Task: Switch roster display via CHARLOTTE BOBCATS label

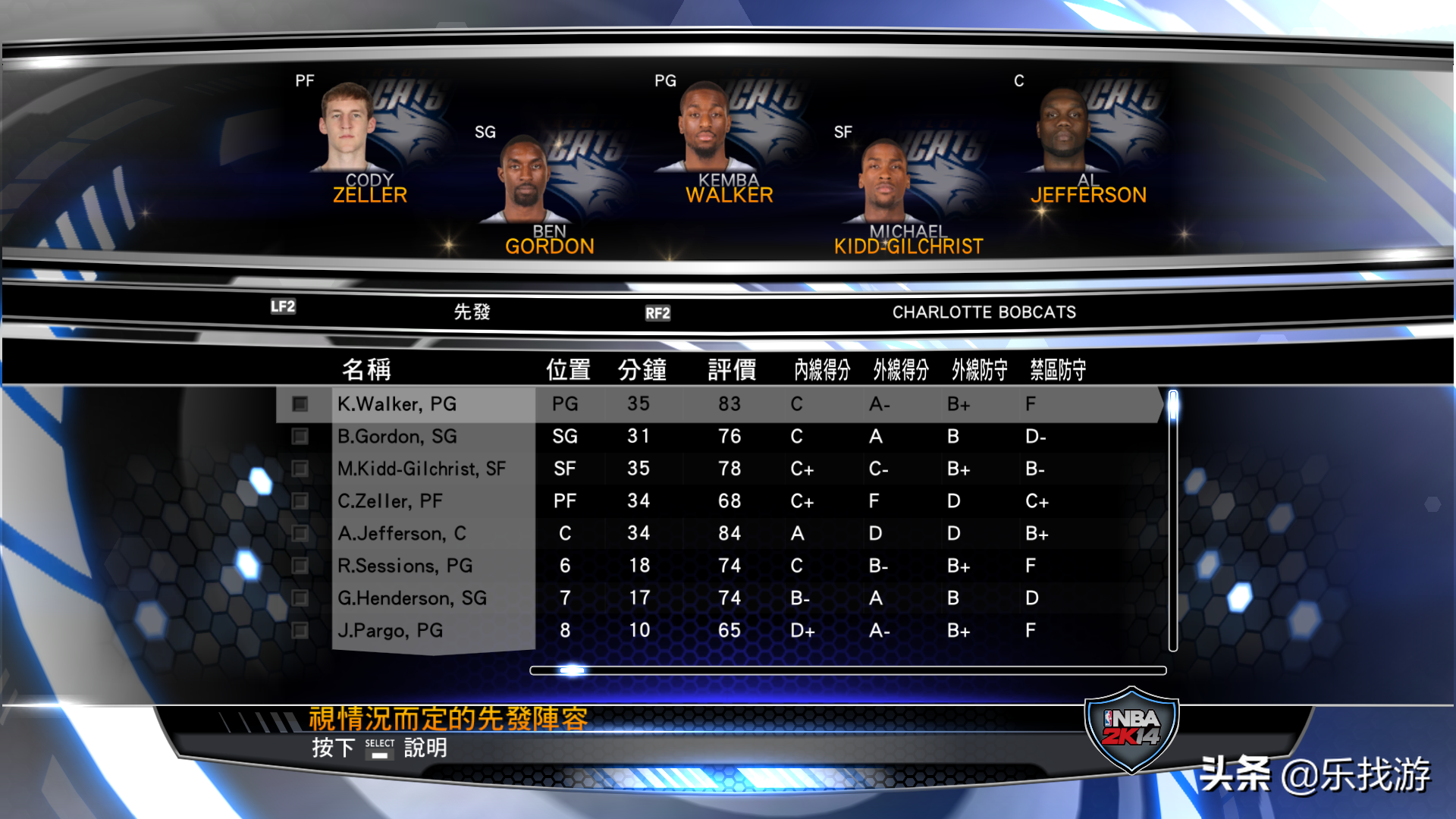Action: tap(984, 311)
